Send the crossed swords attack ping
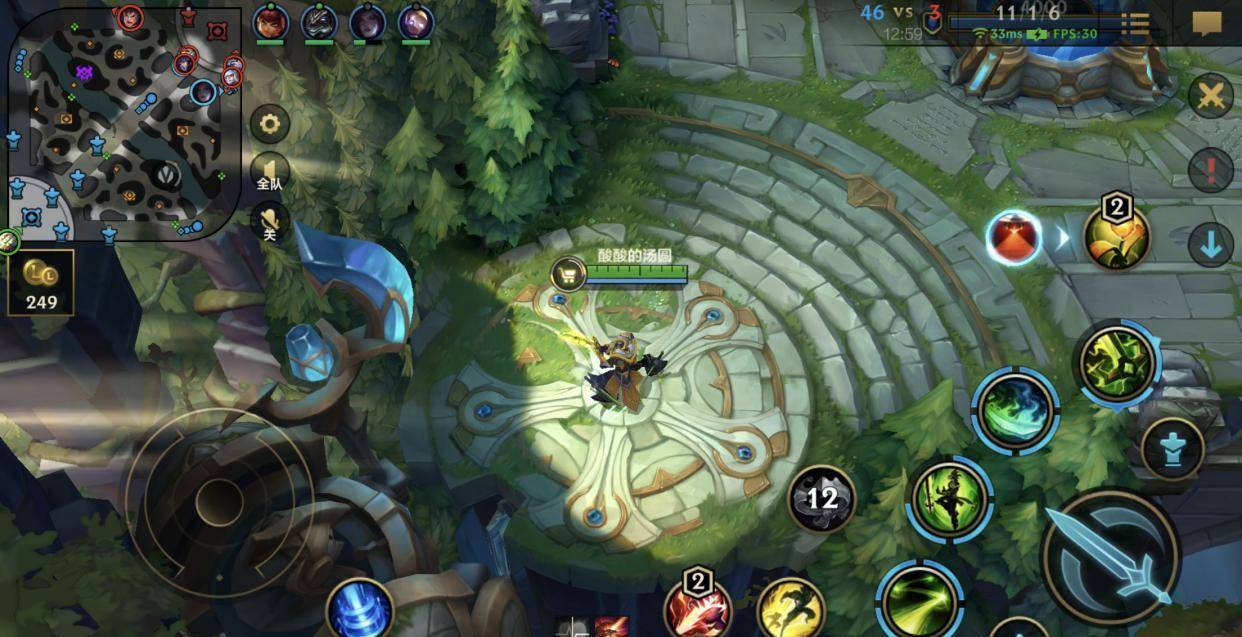The height and width of the screenshot is (637, 1242). 1211,97
